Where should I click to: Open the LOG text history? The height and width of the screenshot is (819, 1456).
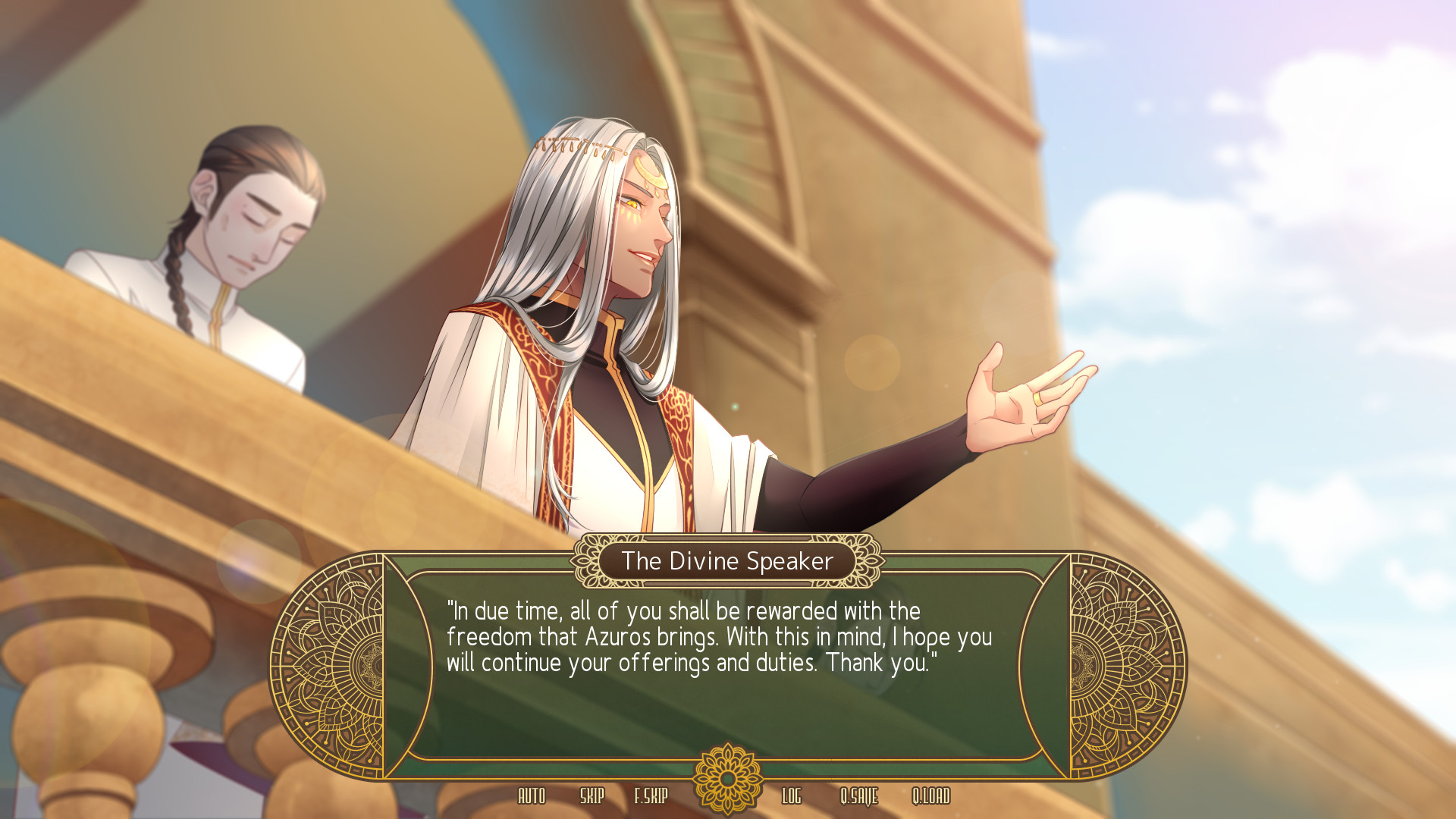point(792,797)
